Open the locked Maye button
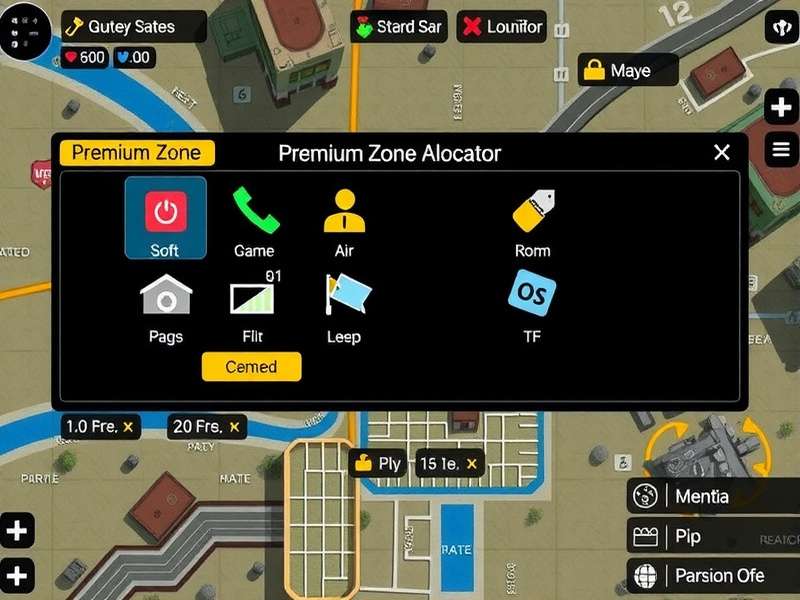 tap(628, 70)
